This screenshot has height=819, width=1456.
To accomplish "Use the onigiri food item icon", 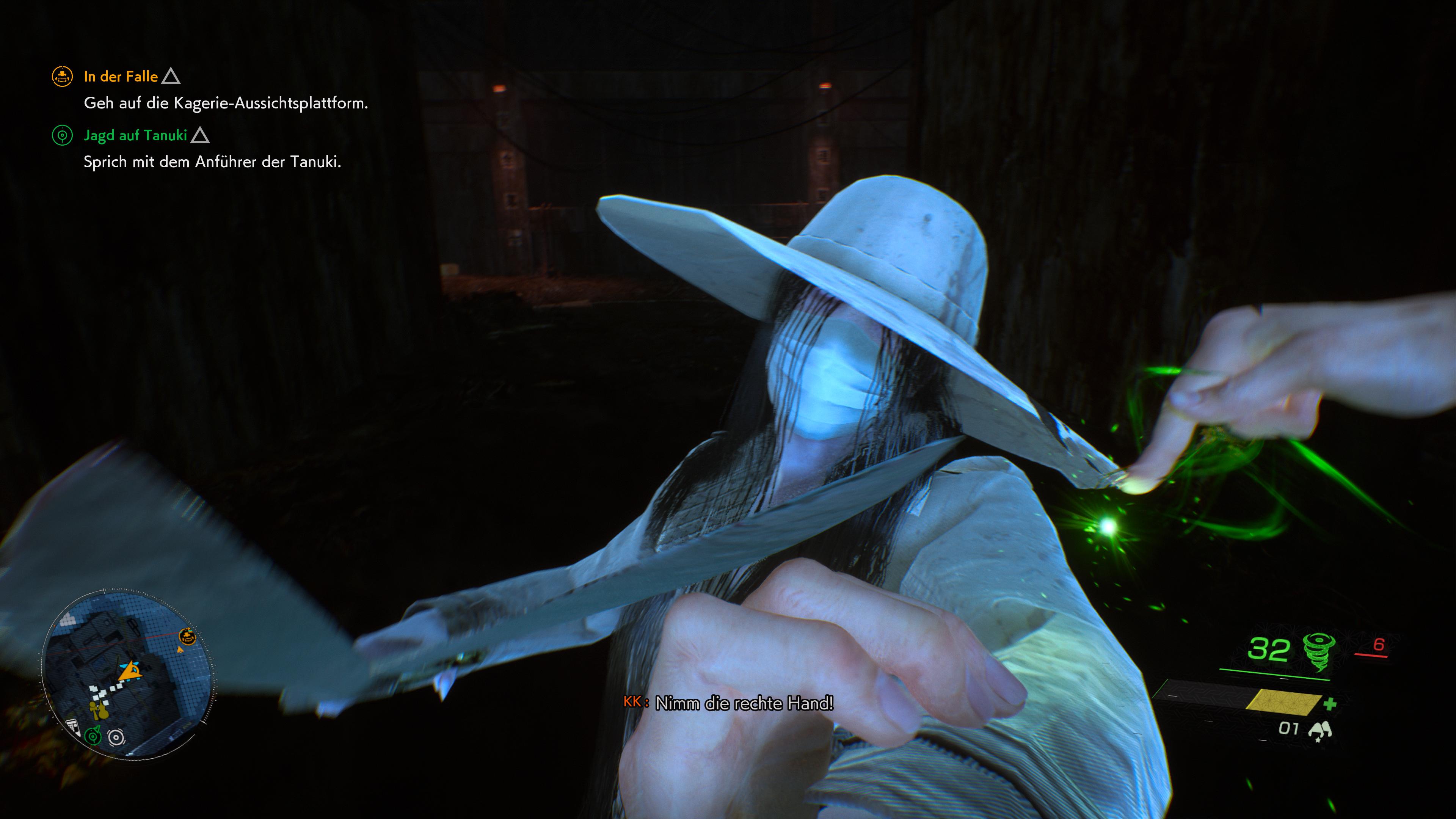I will click(x=1320, y=730).
